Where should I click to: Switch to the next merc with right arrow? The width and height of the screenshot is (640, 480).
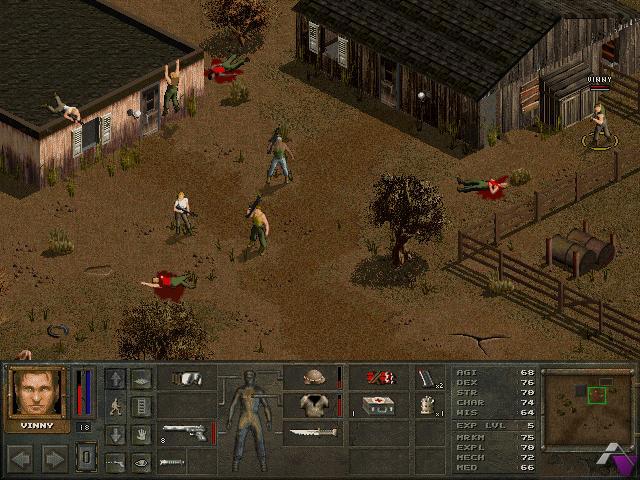pos(54,458)
